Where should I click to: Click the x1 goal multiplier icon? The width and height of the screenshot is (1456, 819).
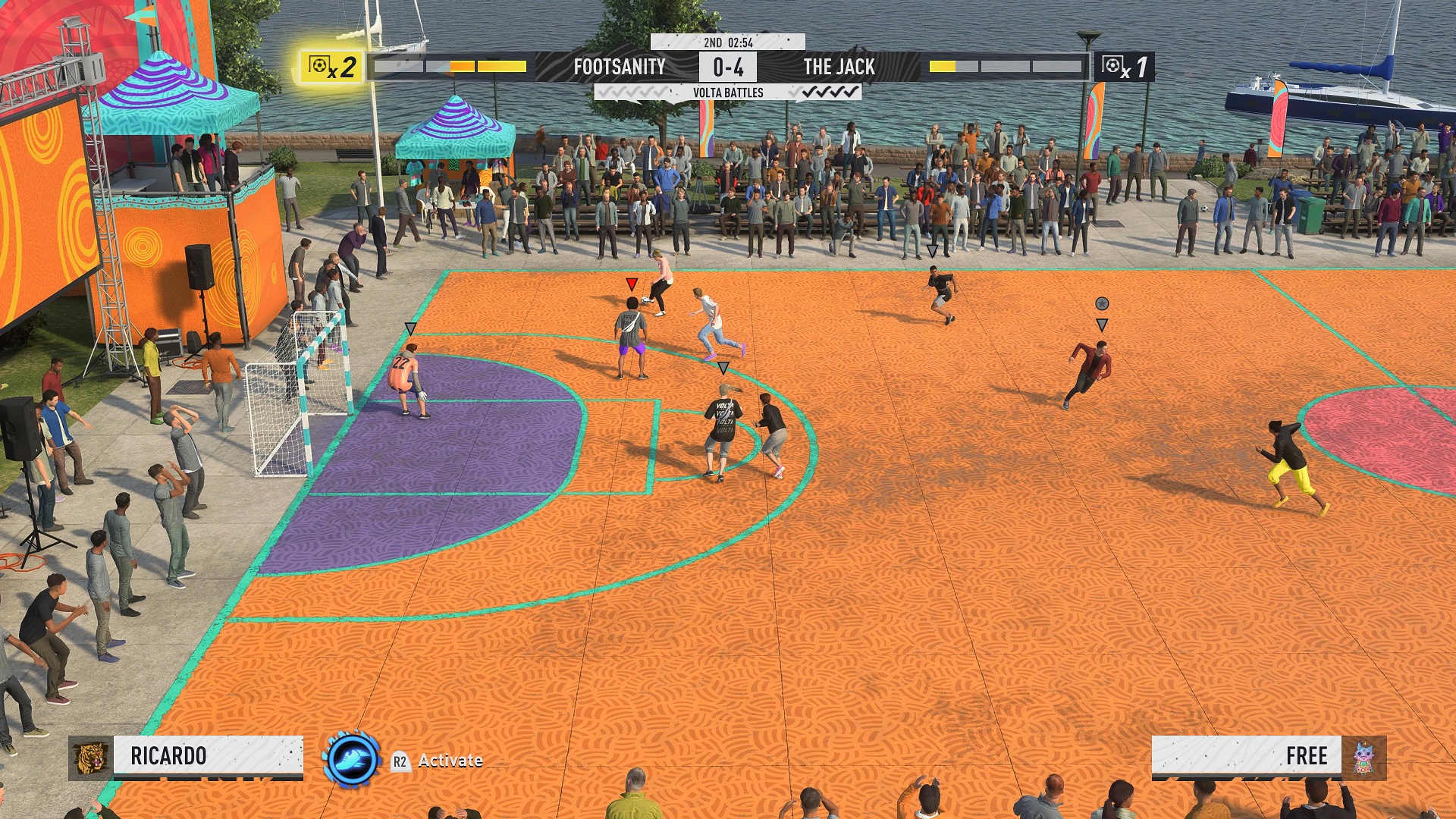pyautogui.click(x=1124, y=67)
